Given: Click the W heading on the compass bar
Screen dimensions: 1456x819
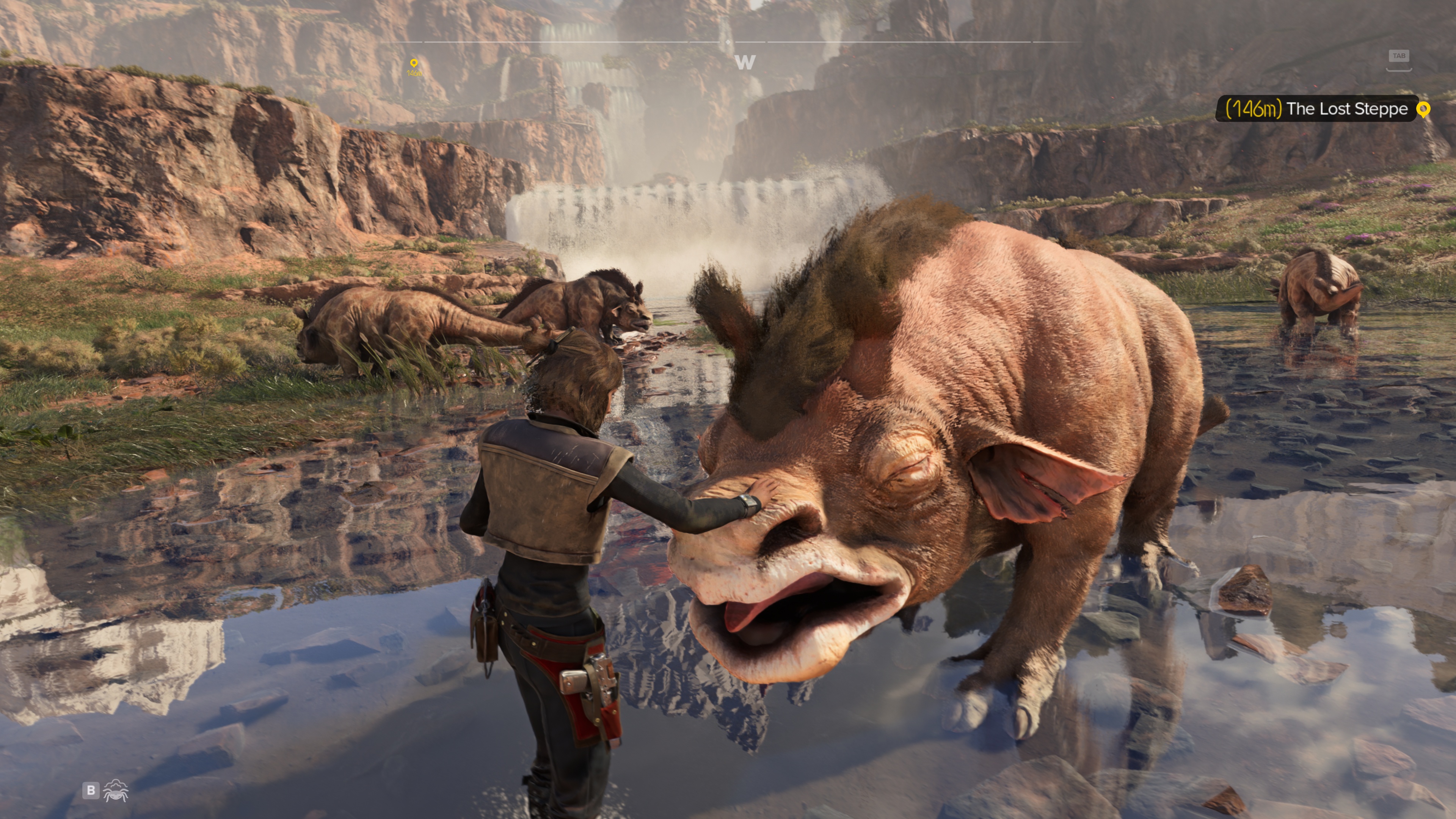Looking at the screenshot, I should point(744,62).
